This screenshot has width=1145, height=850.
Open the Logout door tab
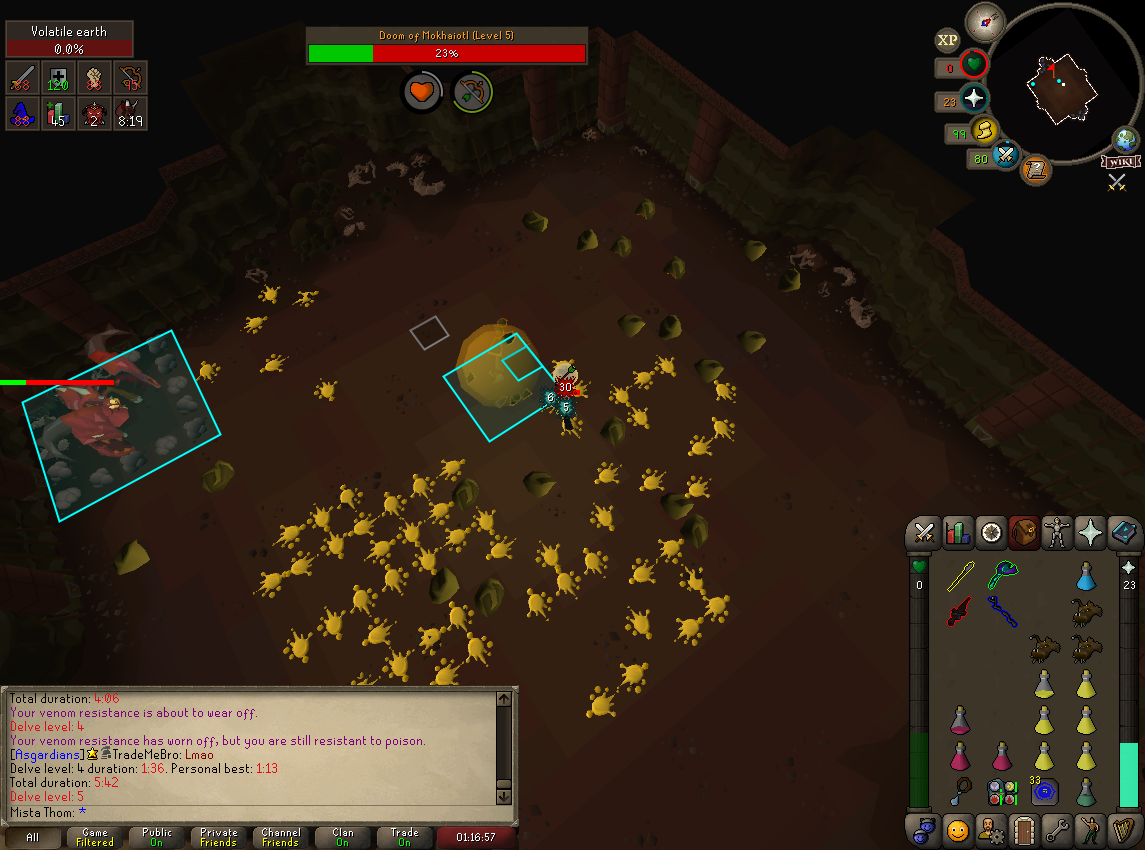(x=1023, y=829)
